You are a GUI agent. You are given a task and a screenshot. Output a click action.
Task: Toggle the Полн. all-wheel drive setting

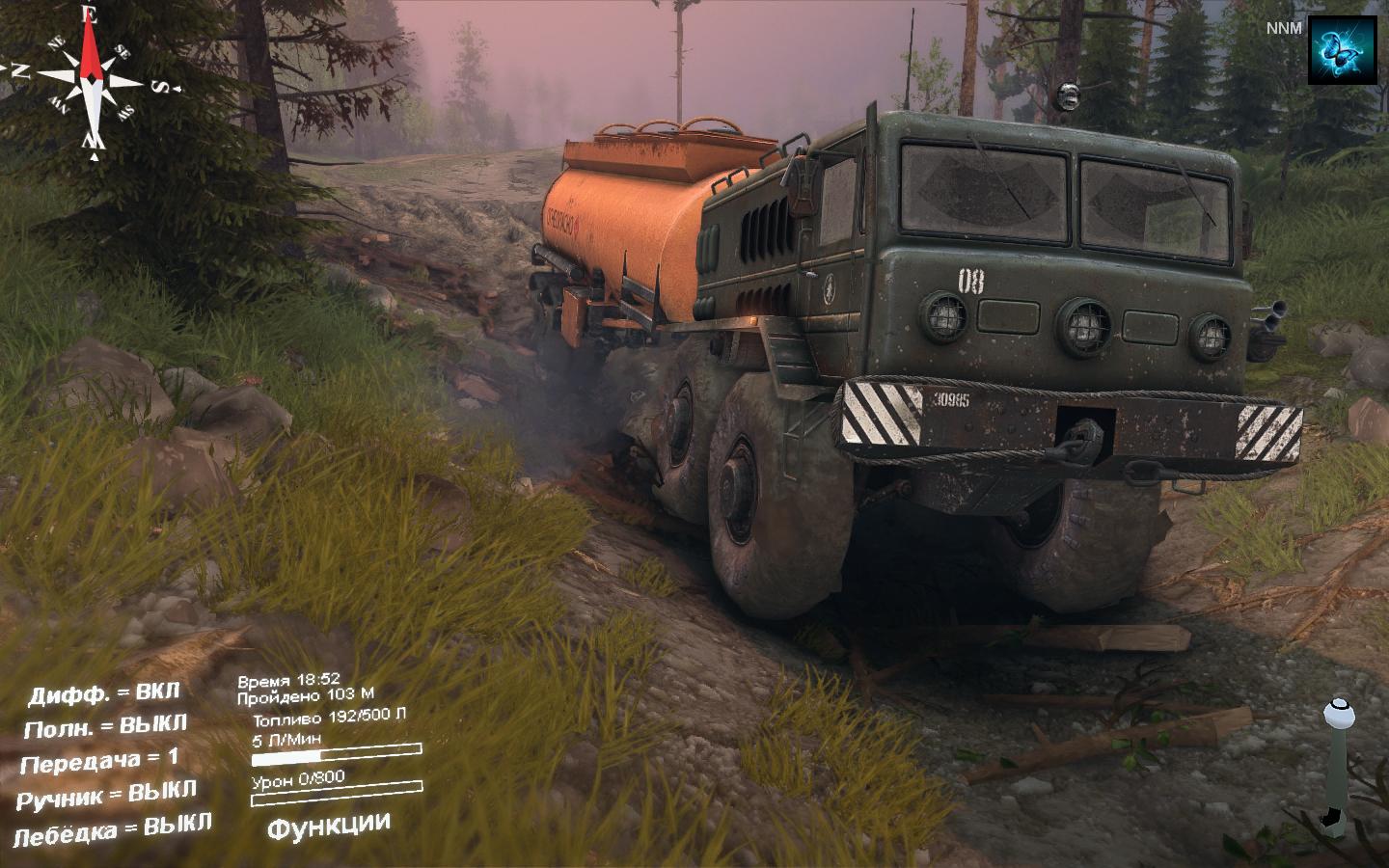click(x=105, y=726)
